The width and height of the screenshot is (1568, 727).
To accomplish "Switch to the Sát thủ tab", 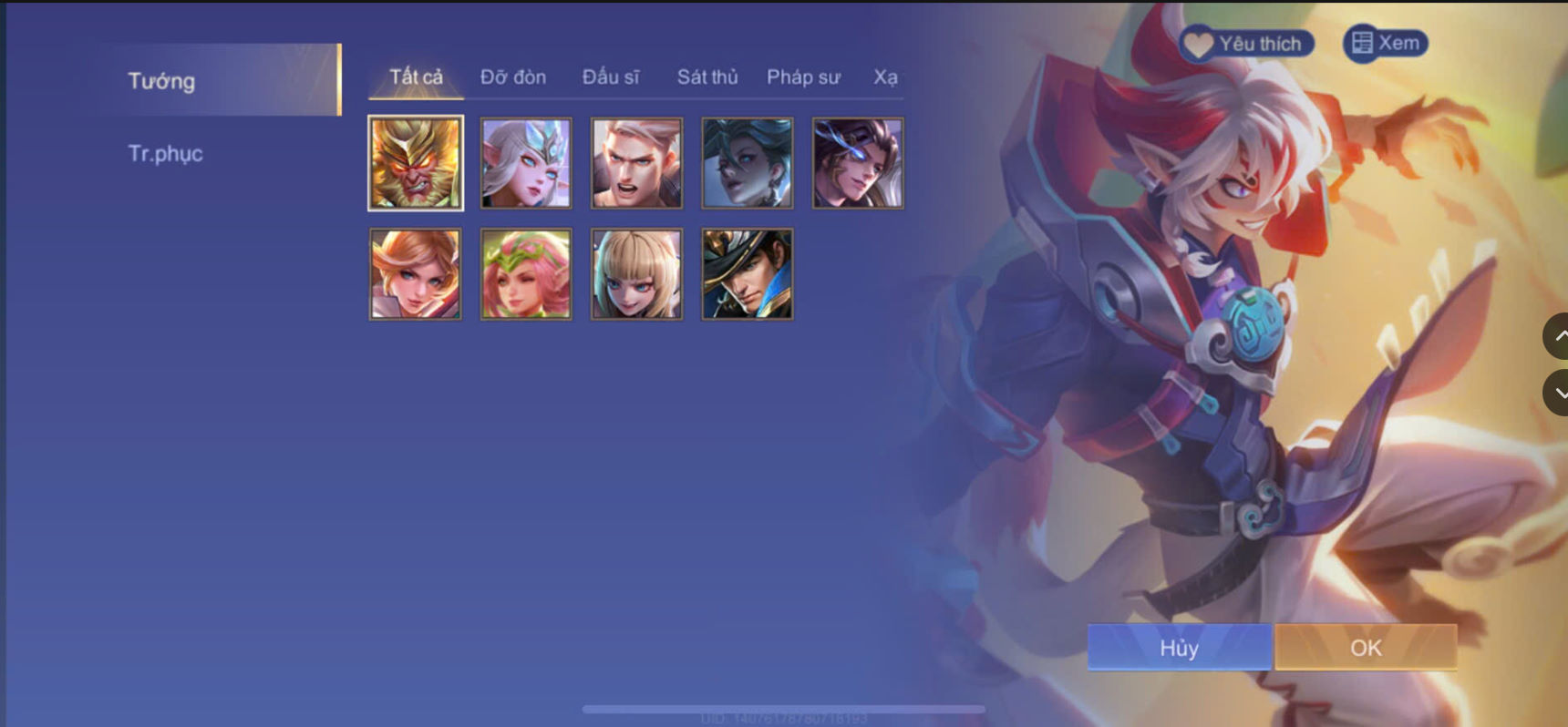I will 707,77.
